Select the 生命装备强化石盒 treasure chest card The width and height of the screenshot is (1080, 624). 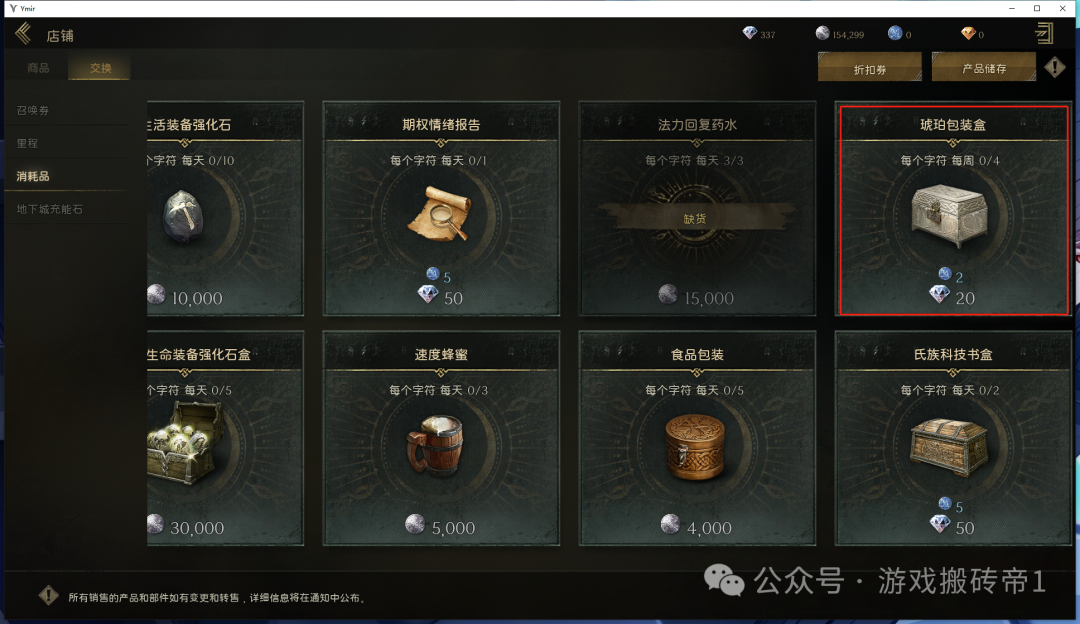(x=223, y=440)
